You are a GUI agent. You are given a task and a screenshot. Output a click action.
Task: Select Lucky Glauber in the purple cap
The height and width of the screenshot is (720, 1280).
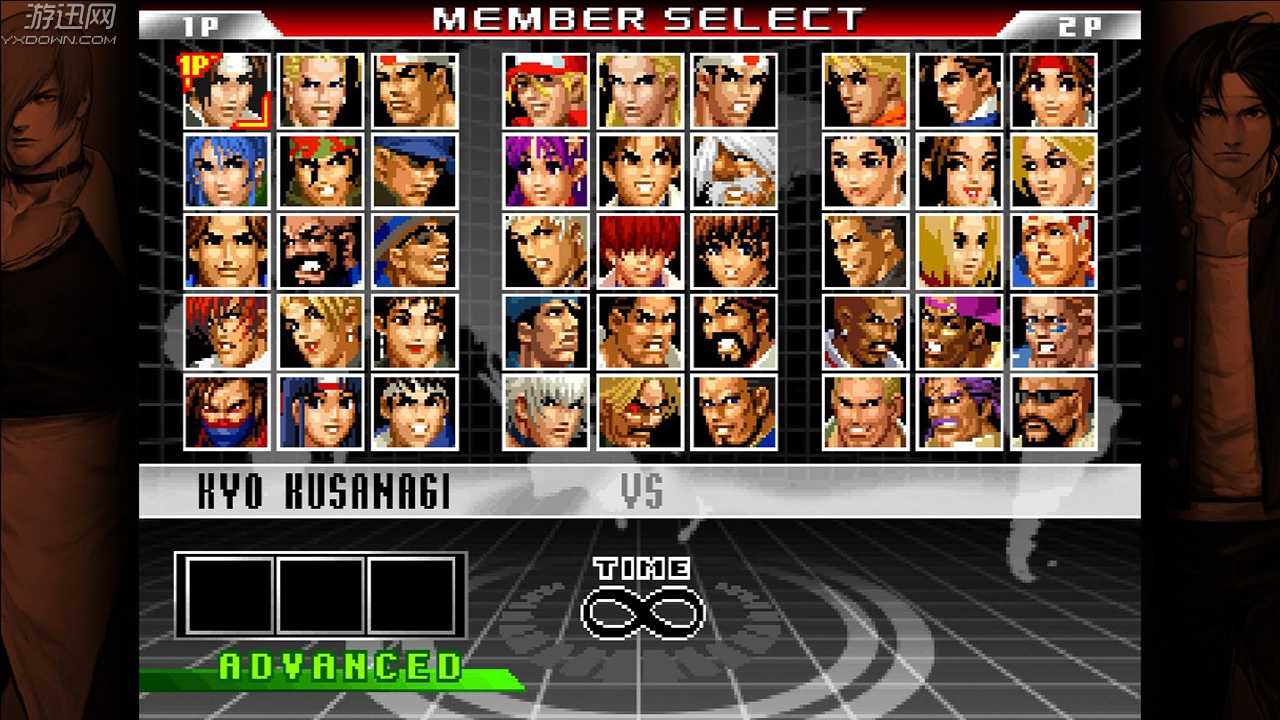(x=960, y=331)
